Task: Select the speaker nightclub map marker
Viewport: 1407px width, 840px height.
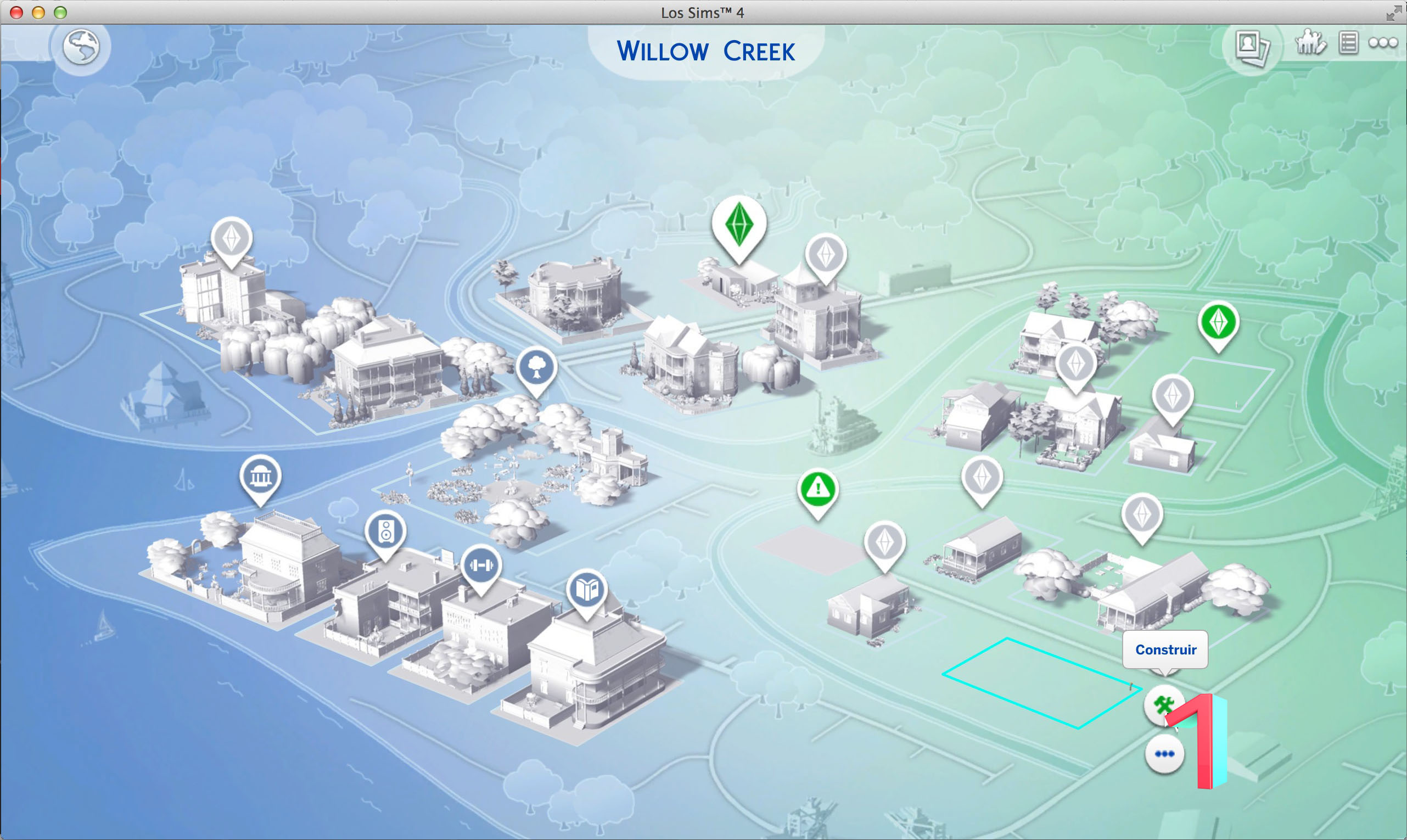Action: (x=385, y=532)
